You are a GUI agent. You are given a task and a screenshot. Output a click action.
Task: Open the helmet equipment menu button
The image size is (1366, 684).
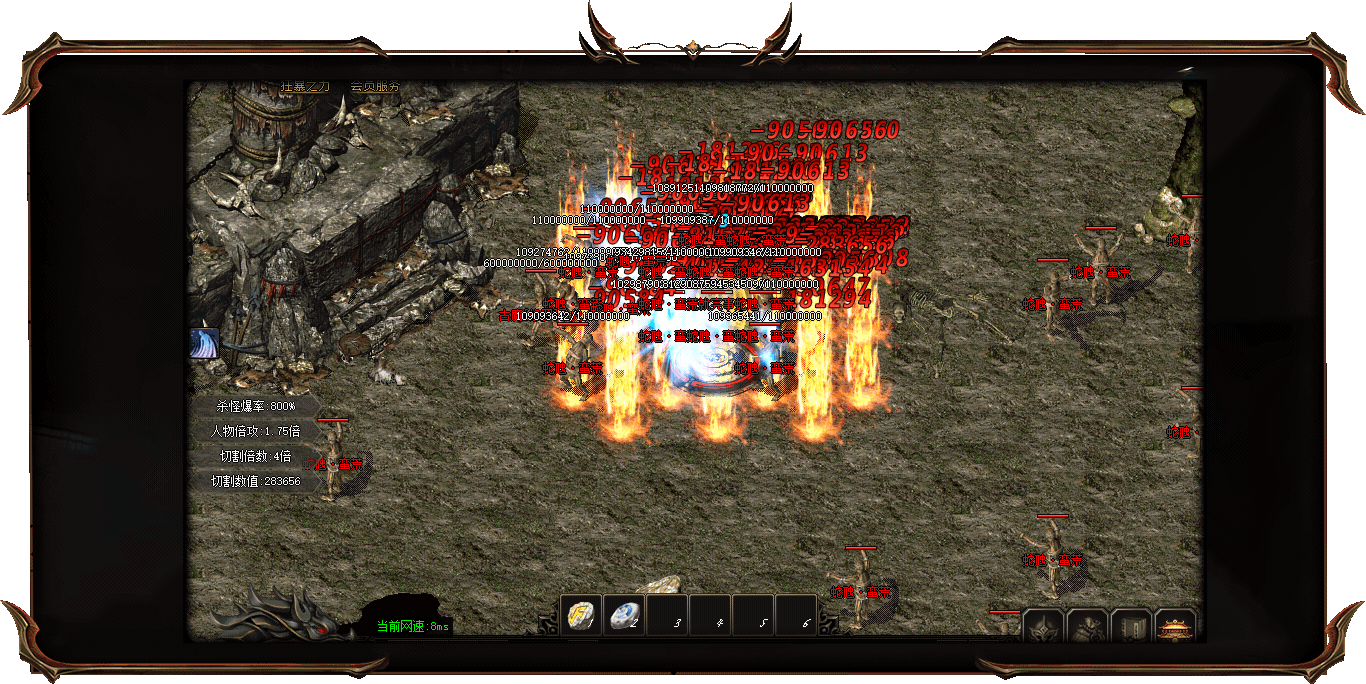point(1043,627)
